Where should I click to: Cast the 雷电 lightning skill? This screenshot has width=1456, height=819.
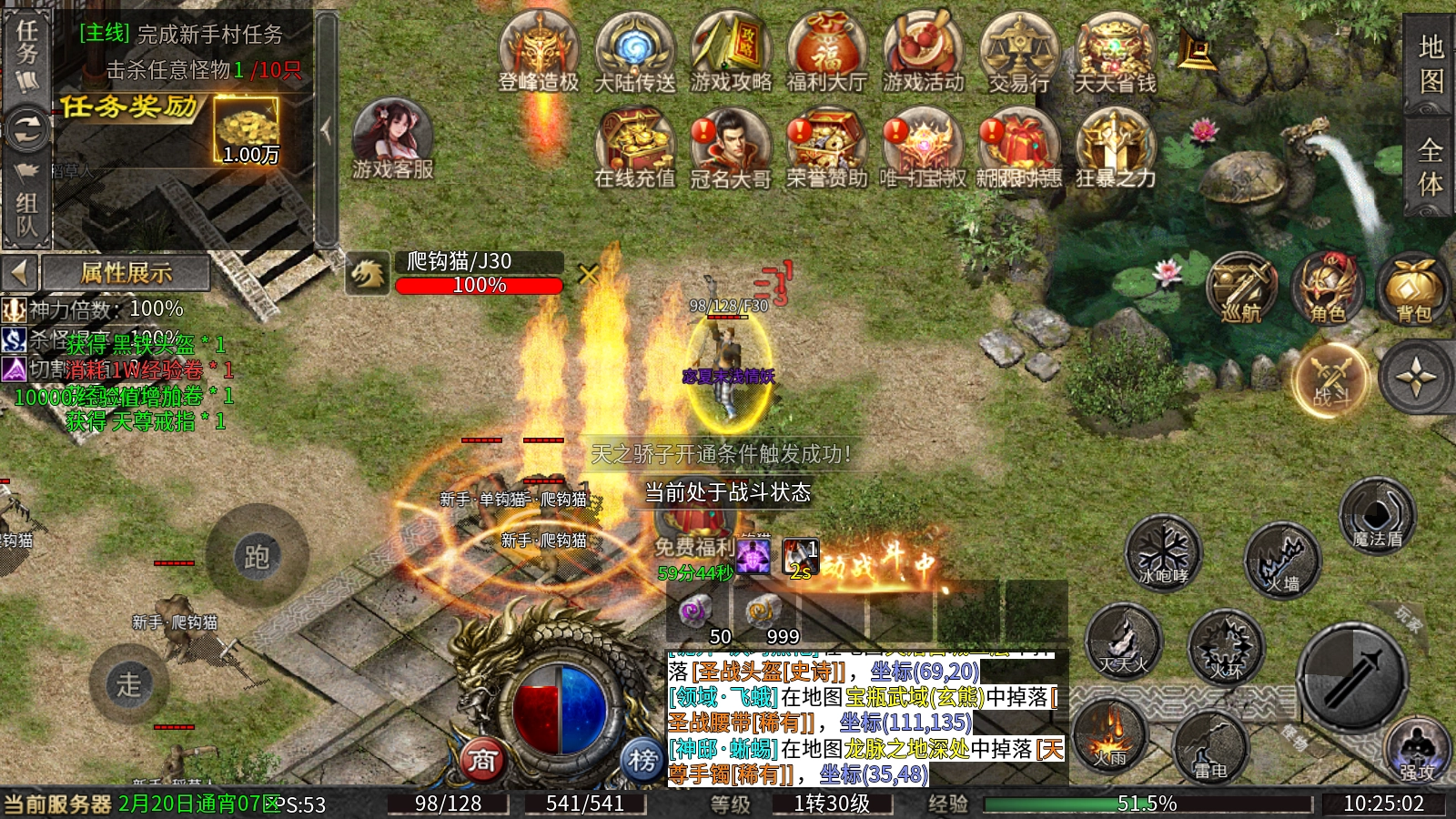[1209, 748]
